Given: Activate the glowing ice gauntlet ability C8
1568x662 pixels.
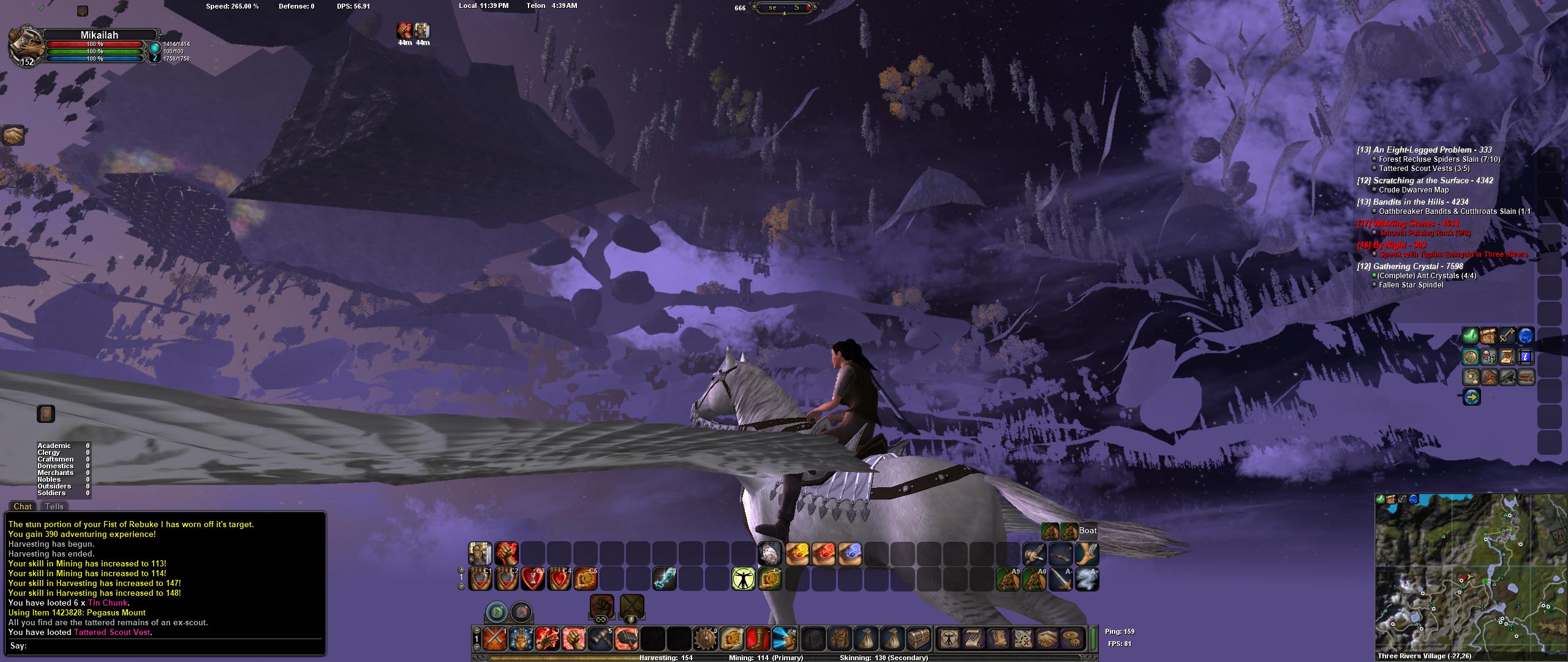Looking at the screenshot, I should 664,579.
